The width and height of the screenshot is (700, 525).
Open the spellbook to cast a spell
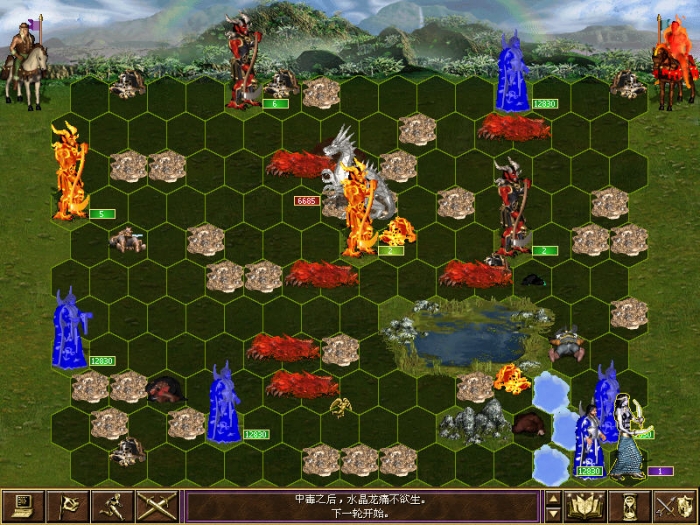point(586,506)
